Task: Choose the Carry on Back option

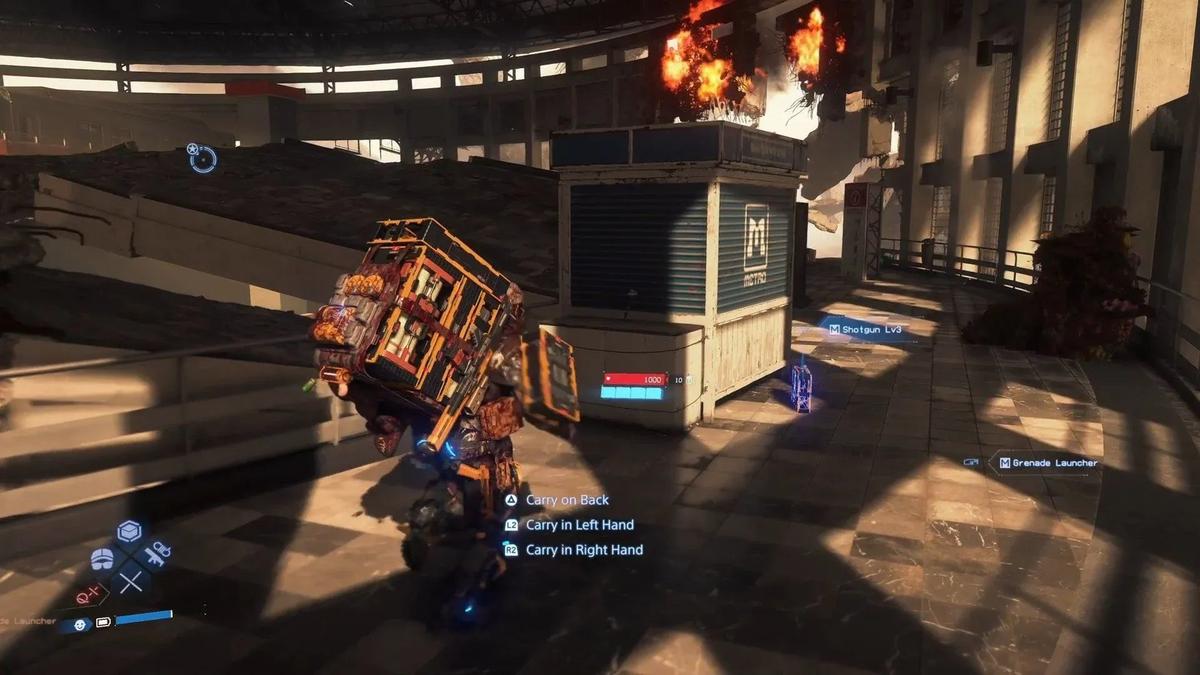Action: [x=566, y=500]
